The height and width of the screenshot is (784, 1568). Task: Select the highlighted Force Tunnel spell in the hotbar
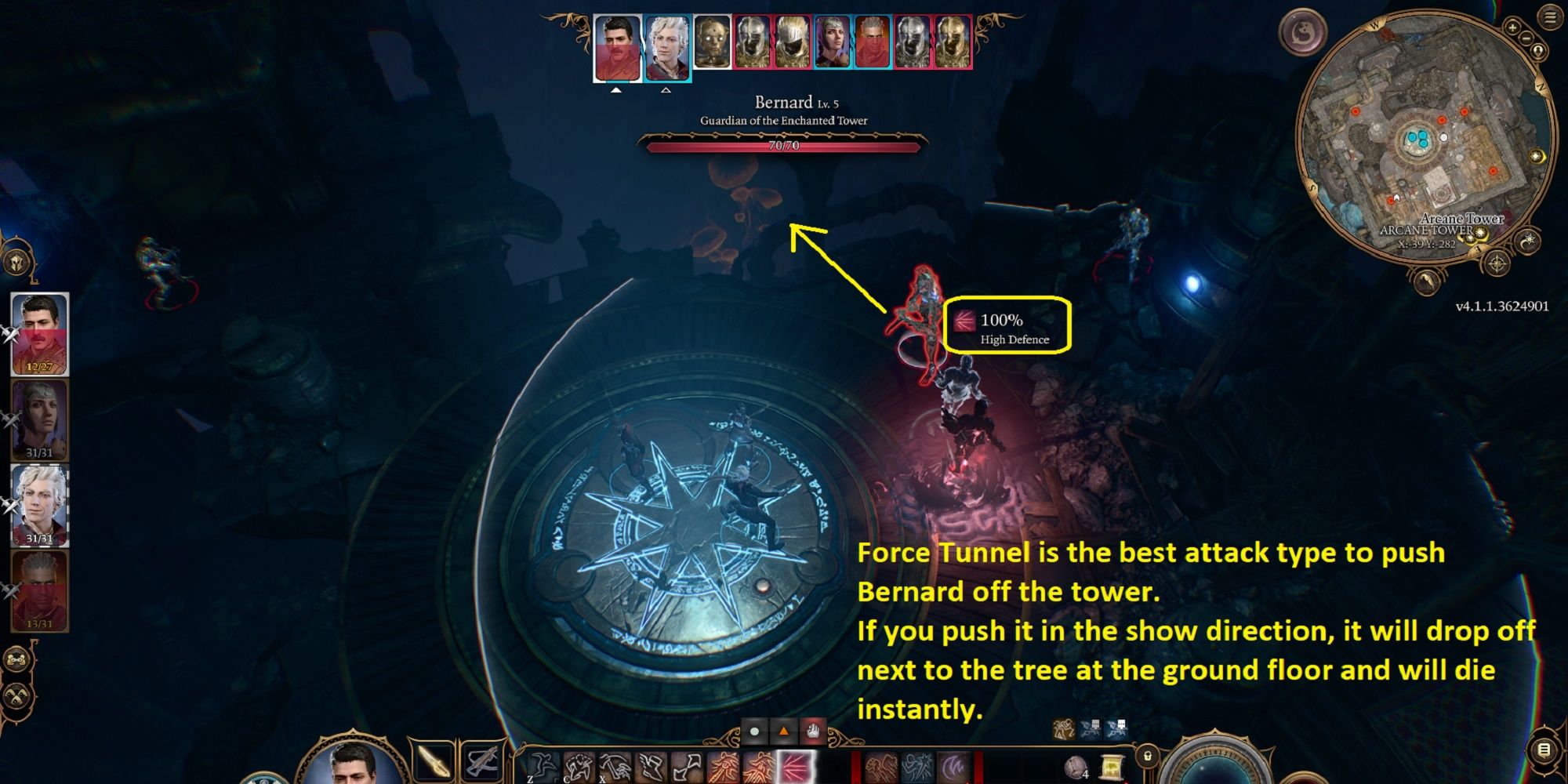coord(795,768)
